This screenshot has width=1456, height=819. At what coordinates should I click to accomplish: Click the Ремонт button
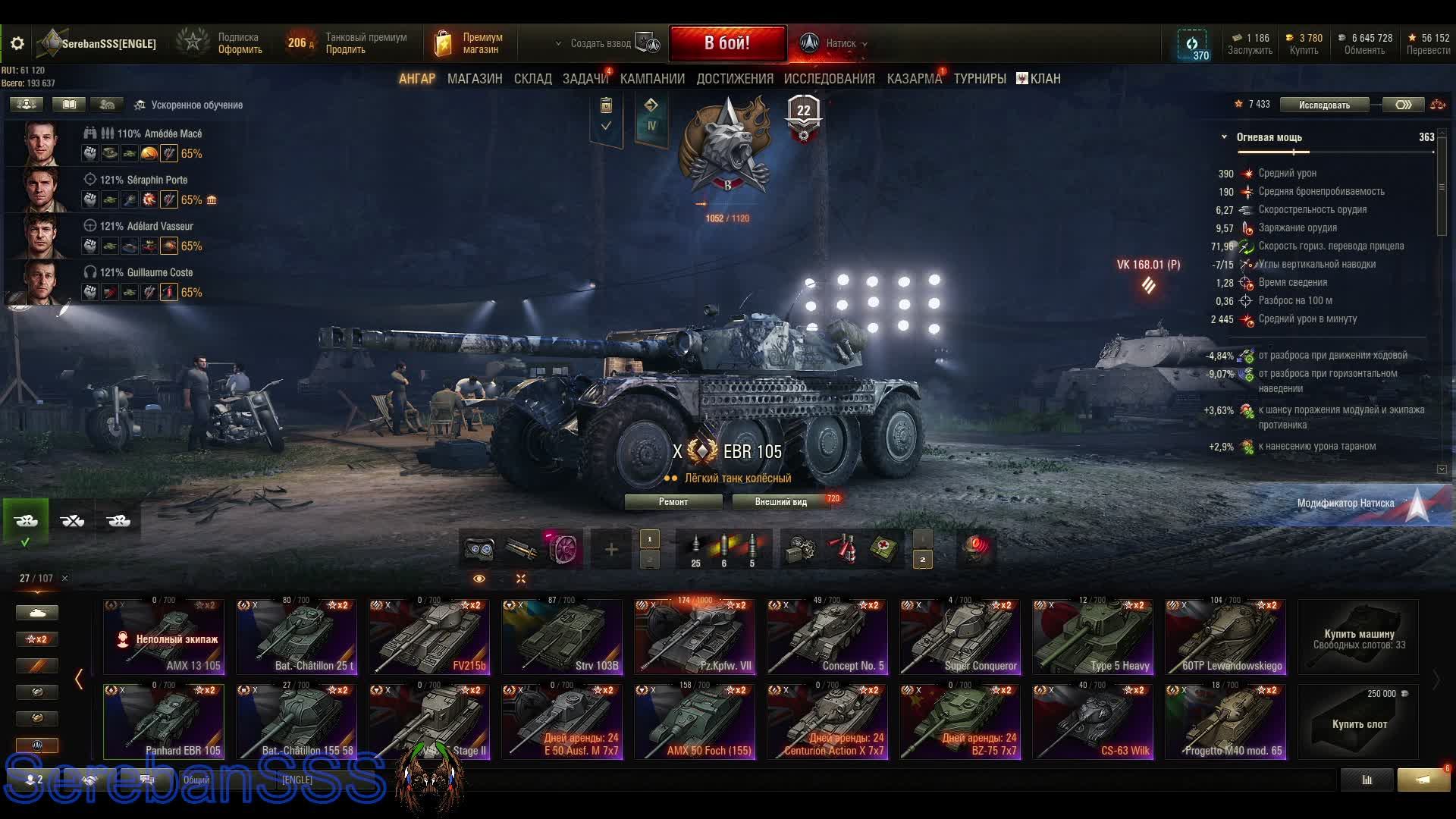tap(673, 502)
